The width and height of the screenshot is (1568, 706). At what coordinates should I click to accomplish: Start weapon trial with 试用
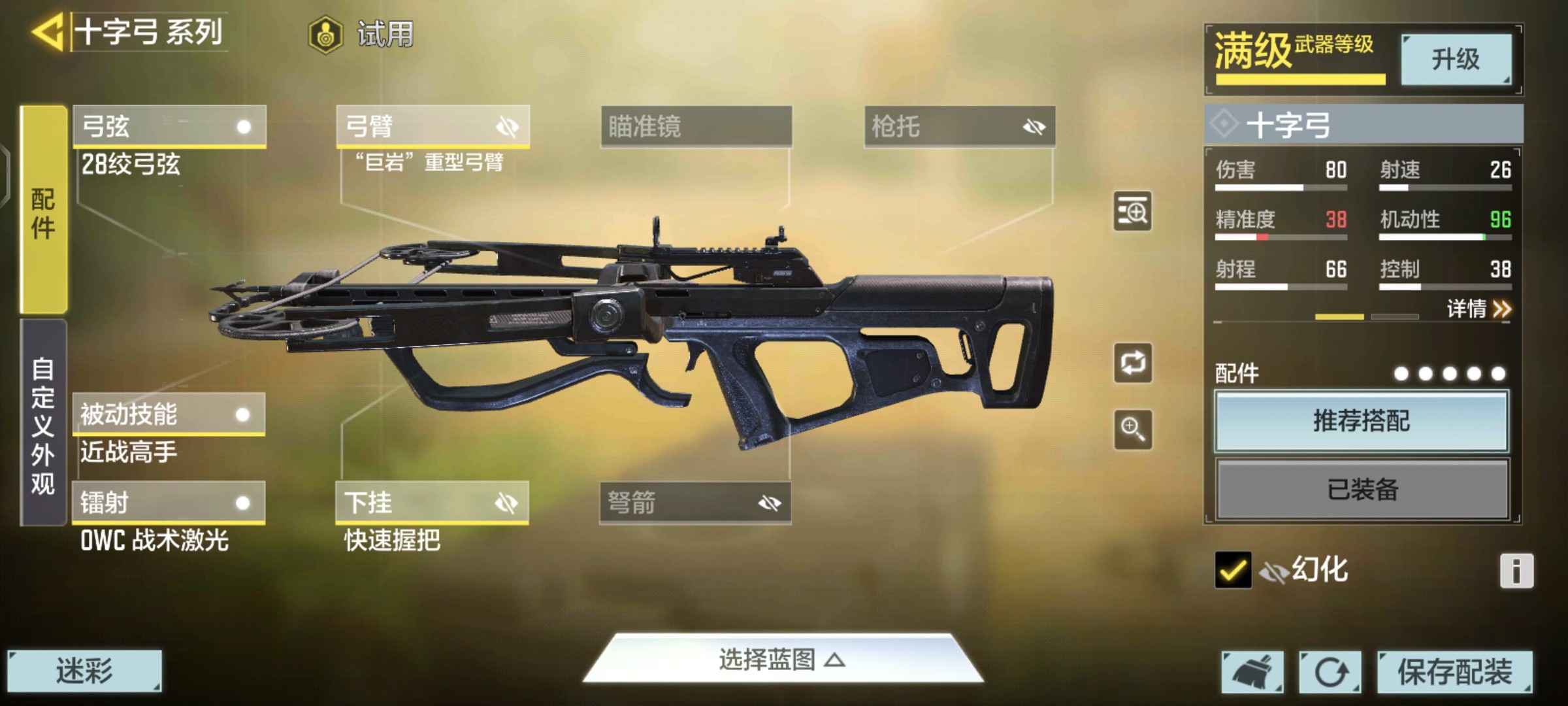361,34
